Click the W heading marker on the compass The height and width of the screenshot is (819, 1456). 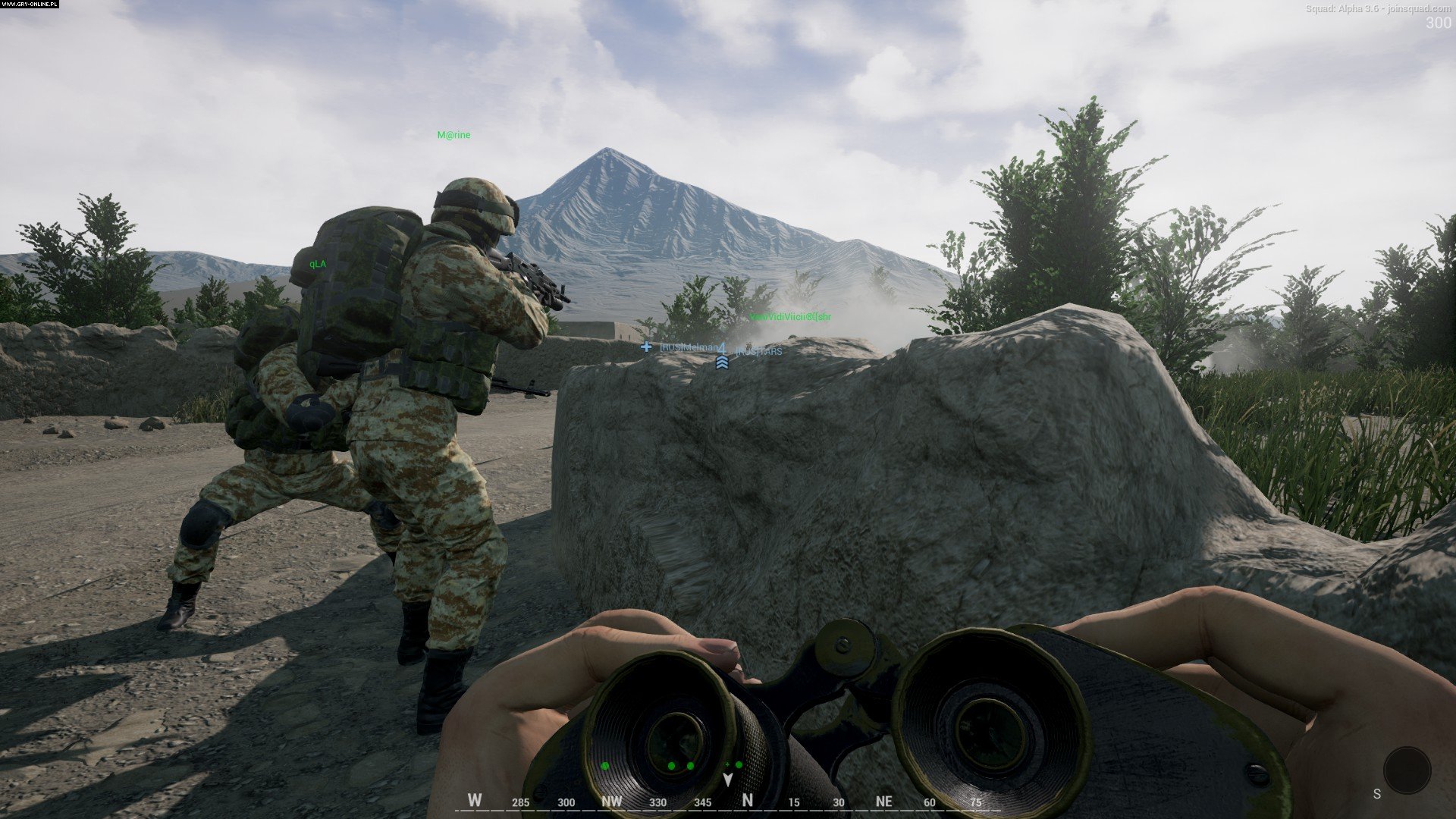point(475,799)
